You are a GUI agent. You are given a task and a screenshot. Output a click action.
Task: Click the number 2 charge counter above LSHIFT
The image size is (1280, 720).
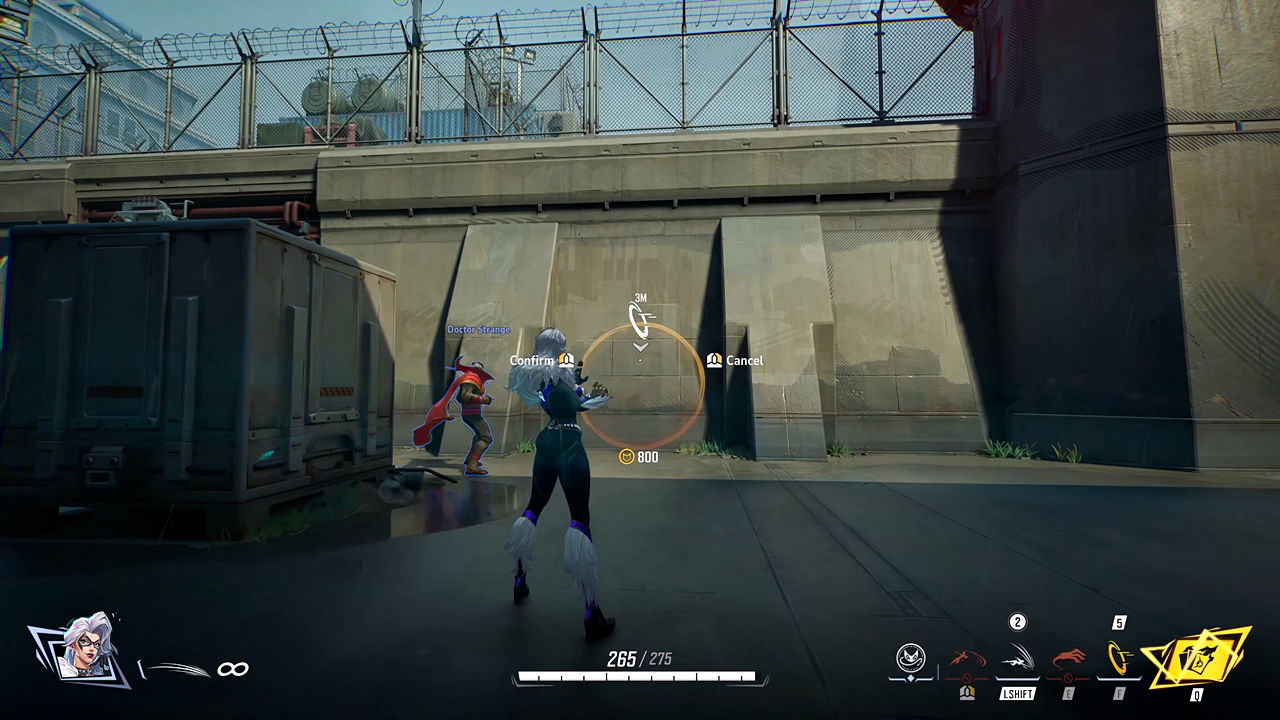[x=1016, y=622]
